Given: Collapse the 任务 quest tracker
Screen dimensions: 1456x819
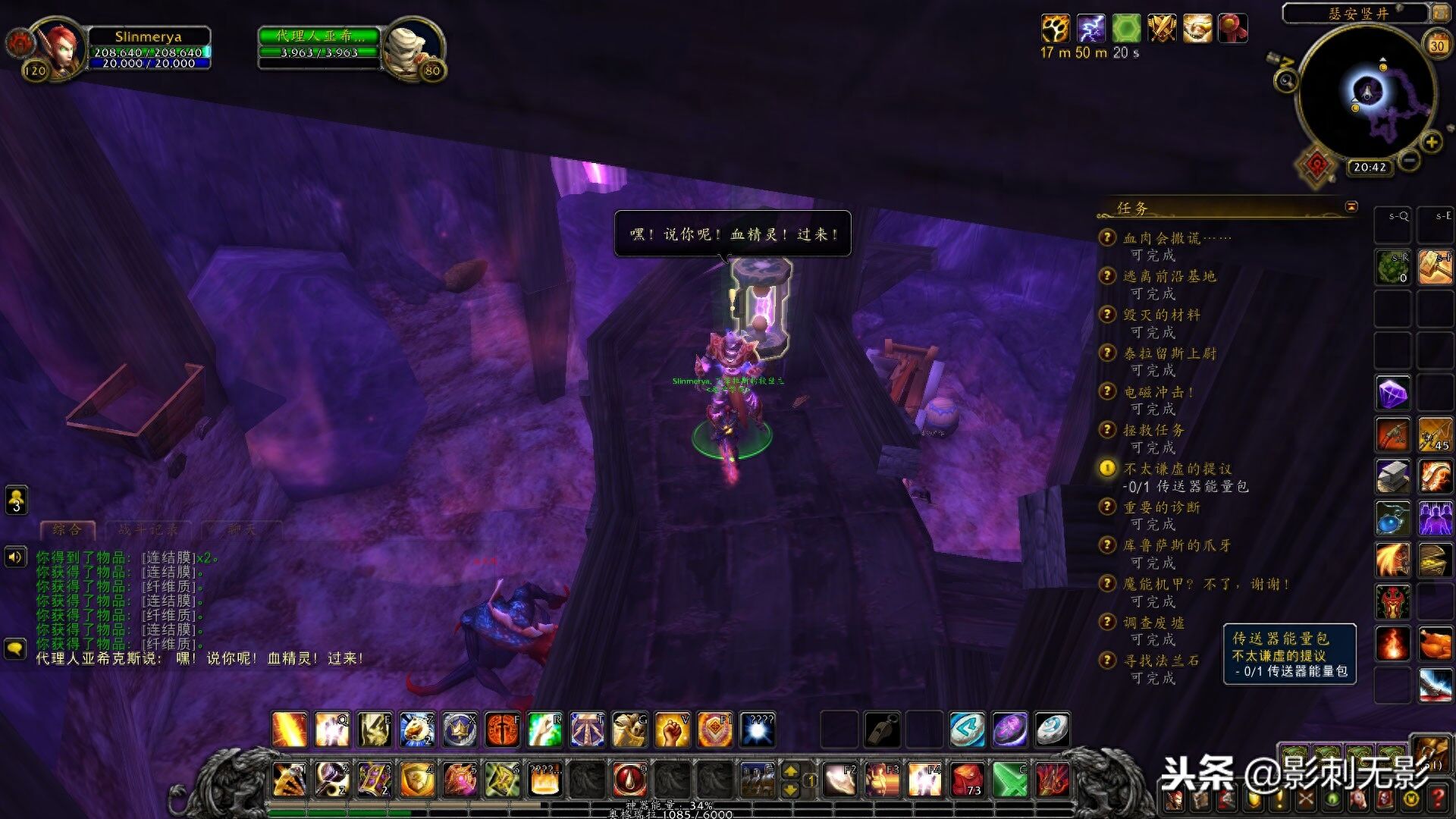Looking at the screenshot, I should [x=1351, y=206].
